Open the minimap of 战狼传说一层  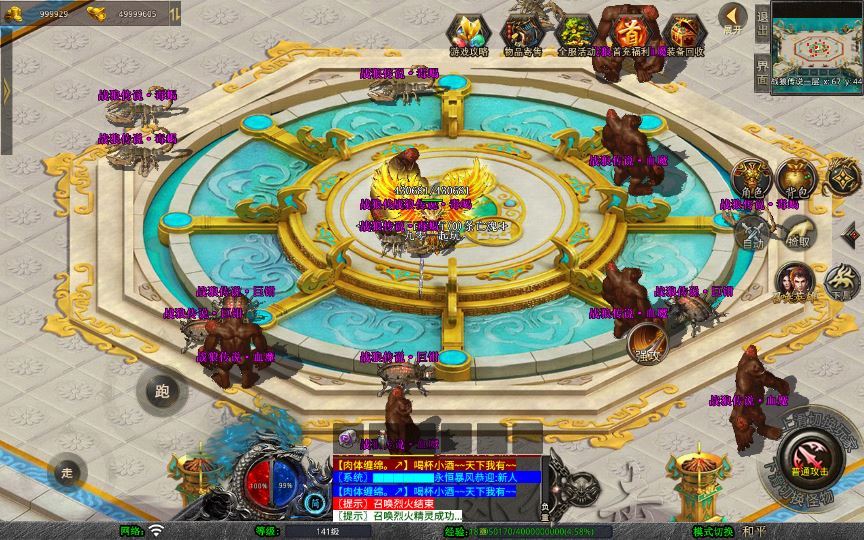(x=816, y=38)
